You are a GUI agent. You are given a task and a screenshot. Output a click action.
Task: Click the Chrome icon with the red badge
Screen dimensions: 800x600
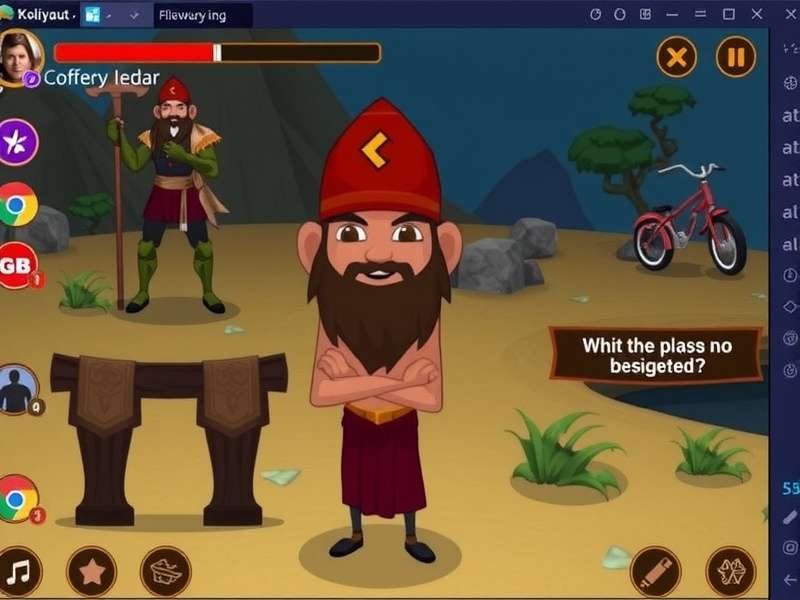tap(17, 499)
